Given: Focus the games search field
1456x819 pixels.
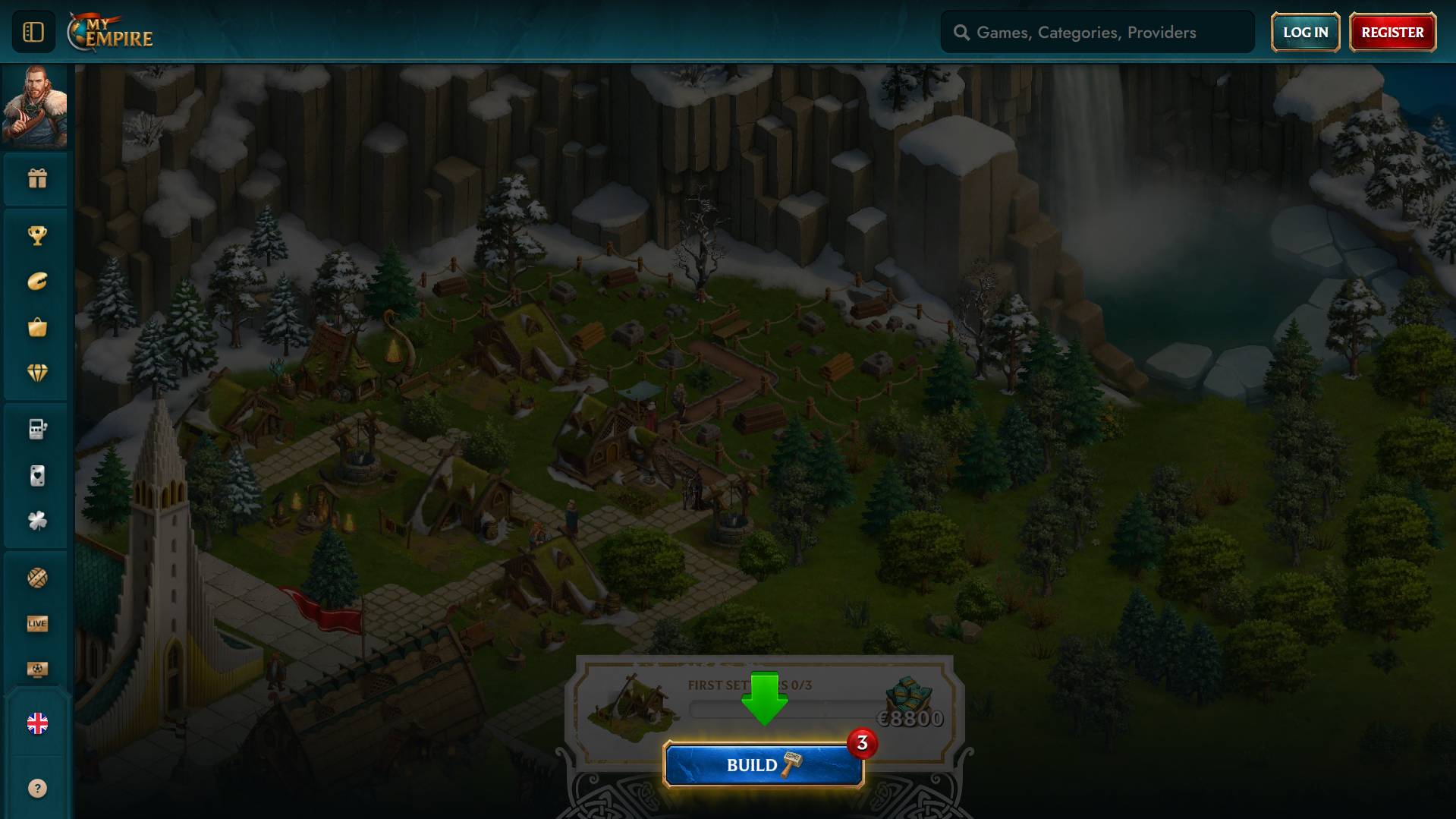Looking at the screenshot, I should pyautogui.click(x=1108, y=33).
